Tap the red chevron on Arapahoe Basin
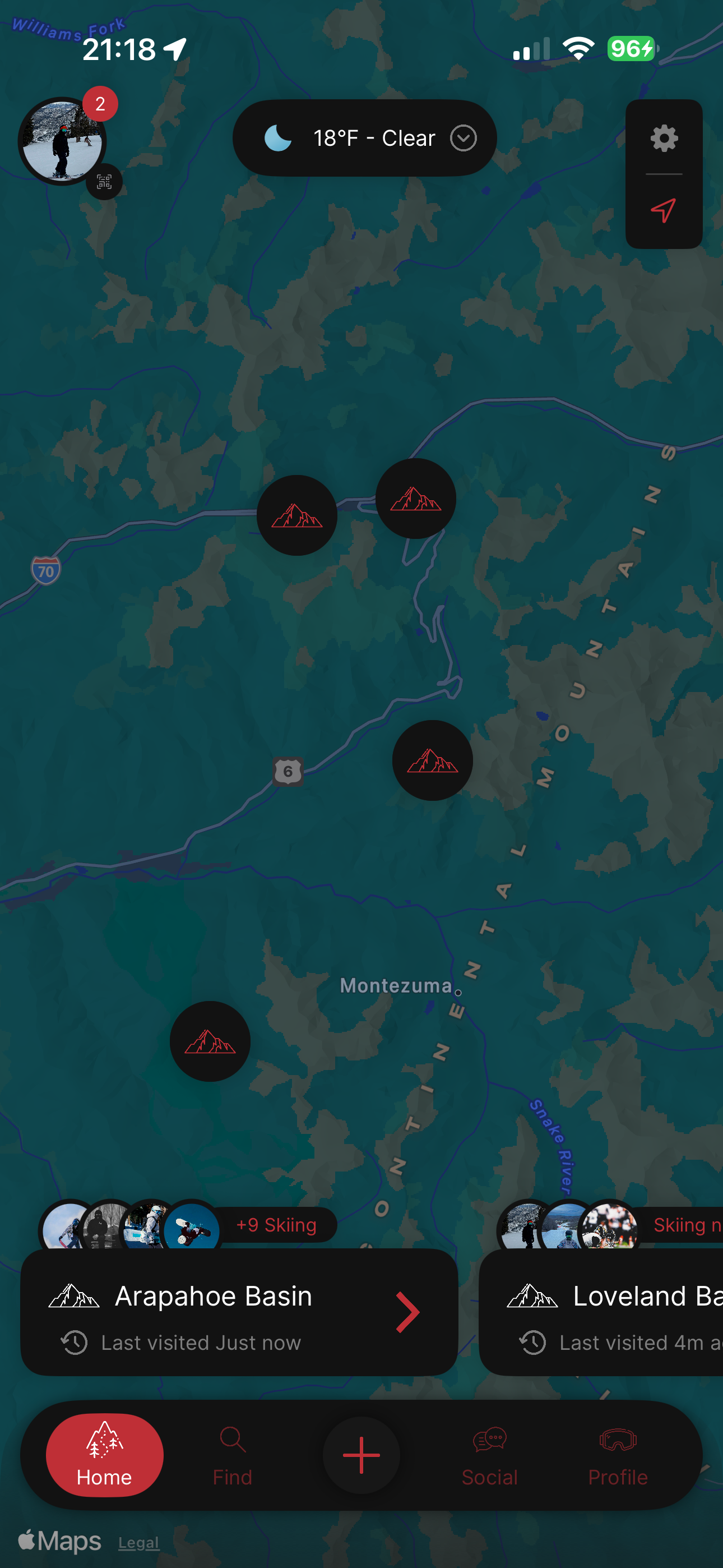The height and width of the screenshot is (1568, 723). tap(407, 1312)
